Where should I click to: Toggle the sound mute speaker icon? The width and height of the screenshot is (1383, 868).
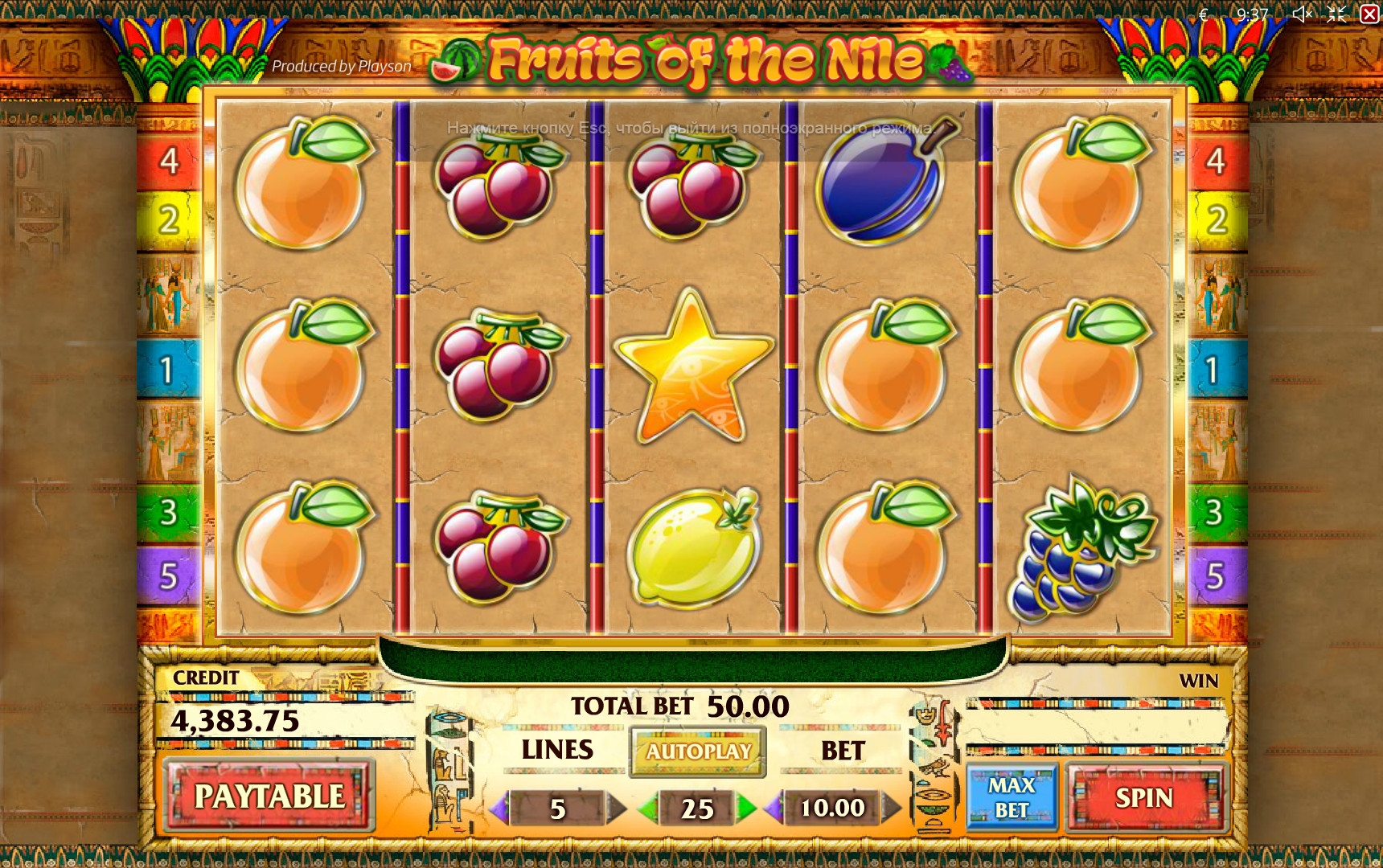pos(1302,14)
